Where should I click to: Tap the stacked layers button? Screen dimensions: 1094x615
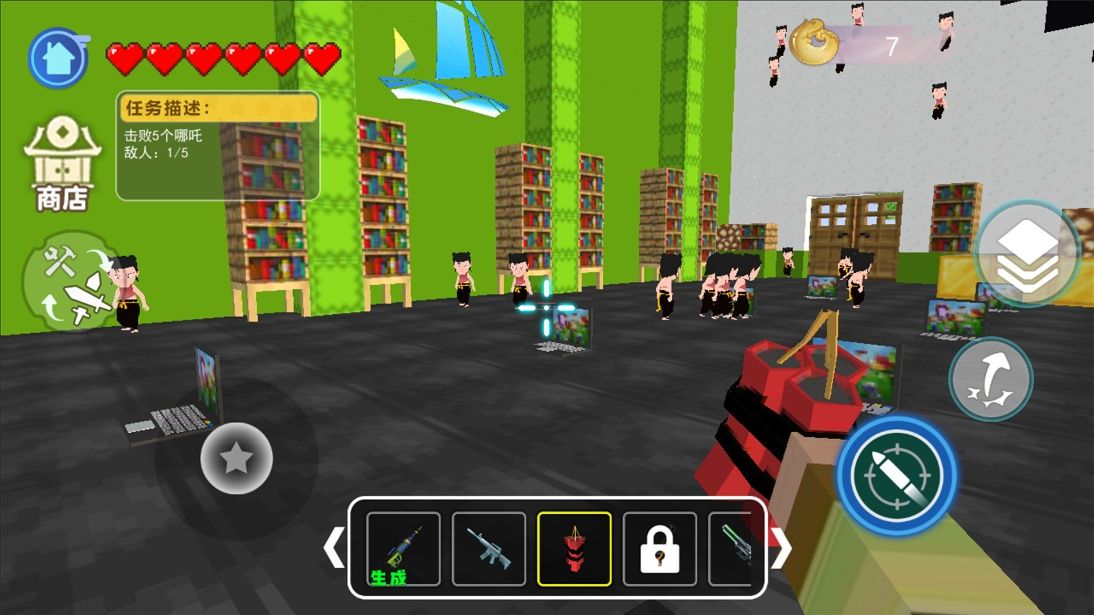1028,254
